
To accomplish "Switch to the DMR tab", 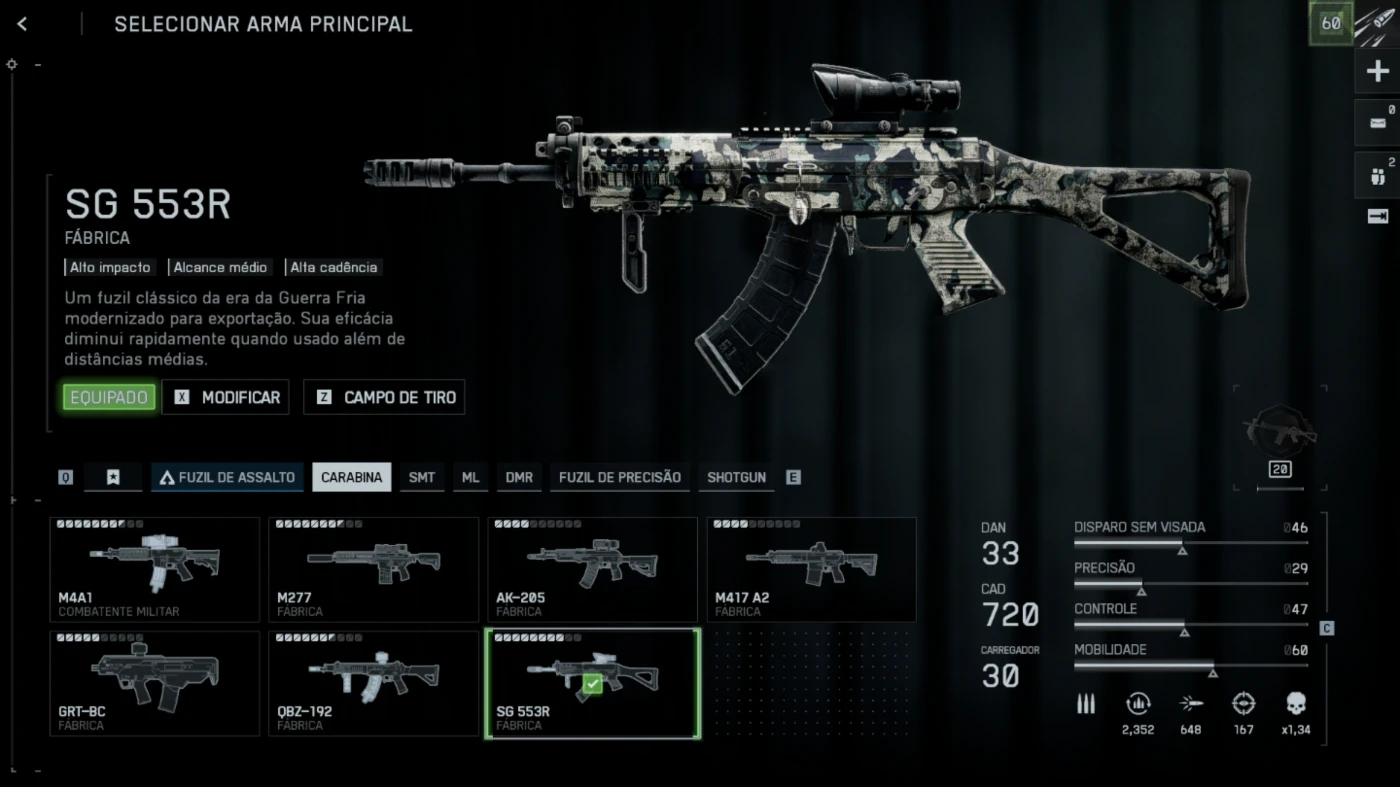I will [519, 477].
